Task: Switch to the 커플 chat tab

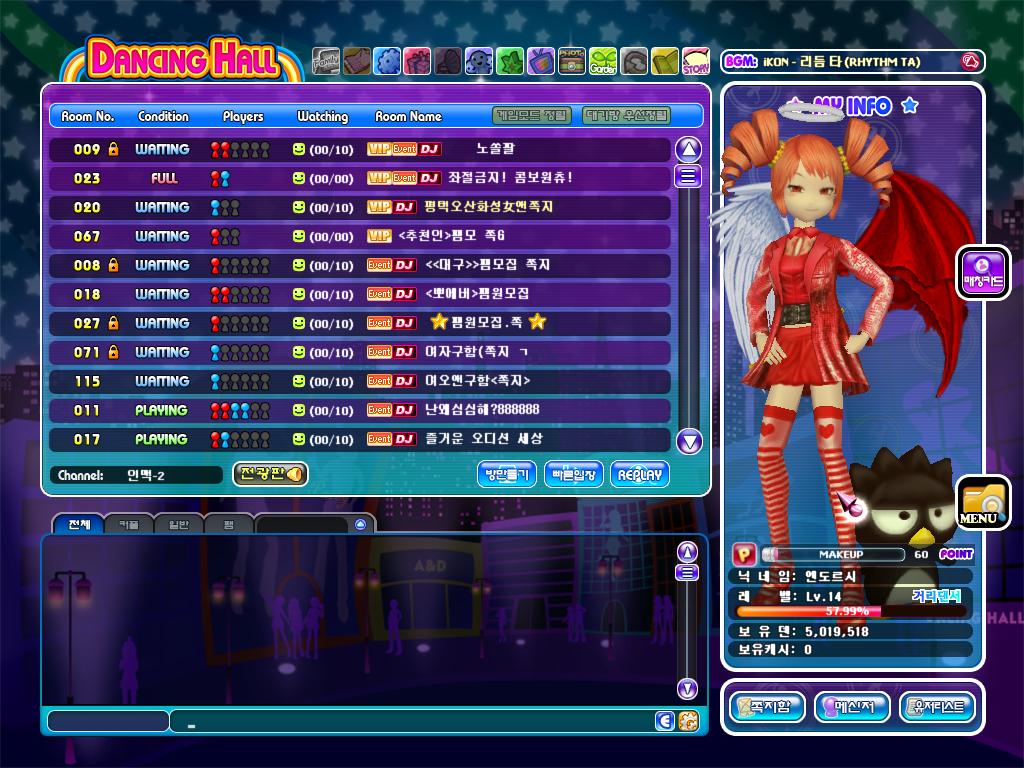Action: pos(128,524)
